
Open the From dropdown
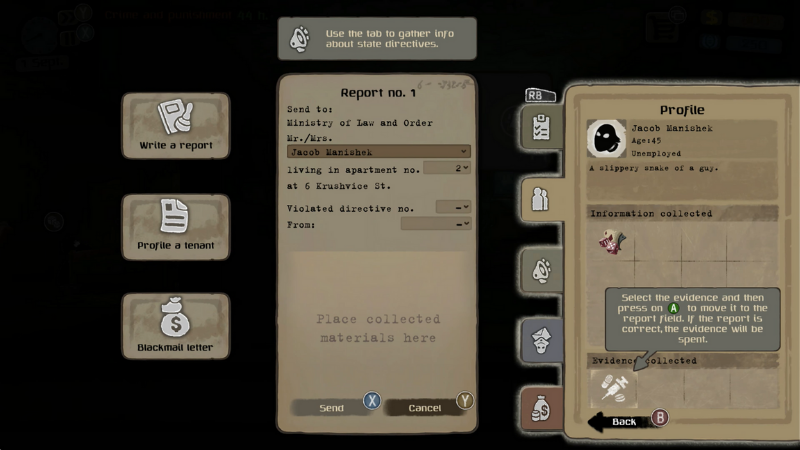coord(435,224)
